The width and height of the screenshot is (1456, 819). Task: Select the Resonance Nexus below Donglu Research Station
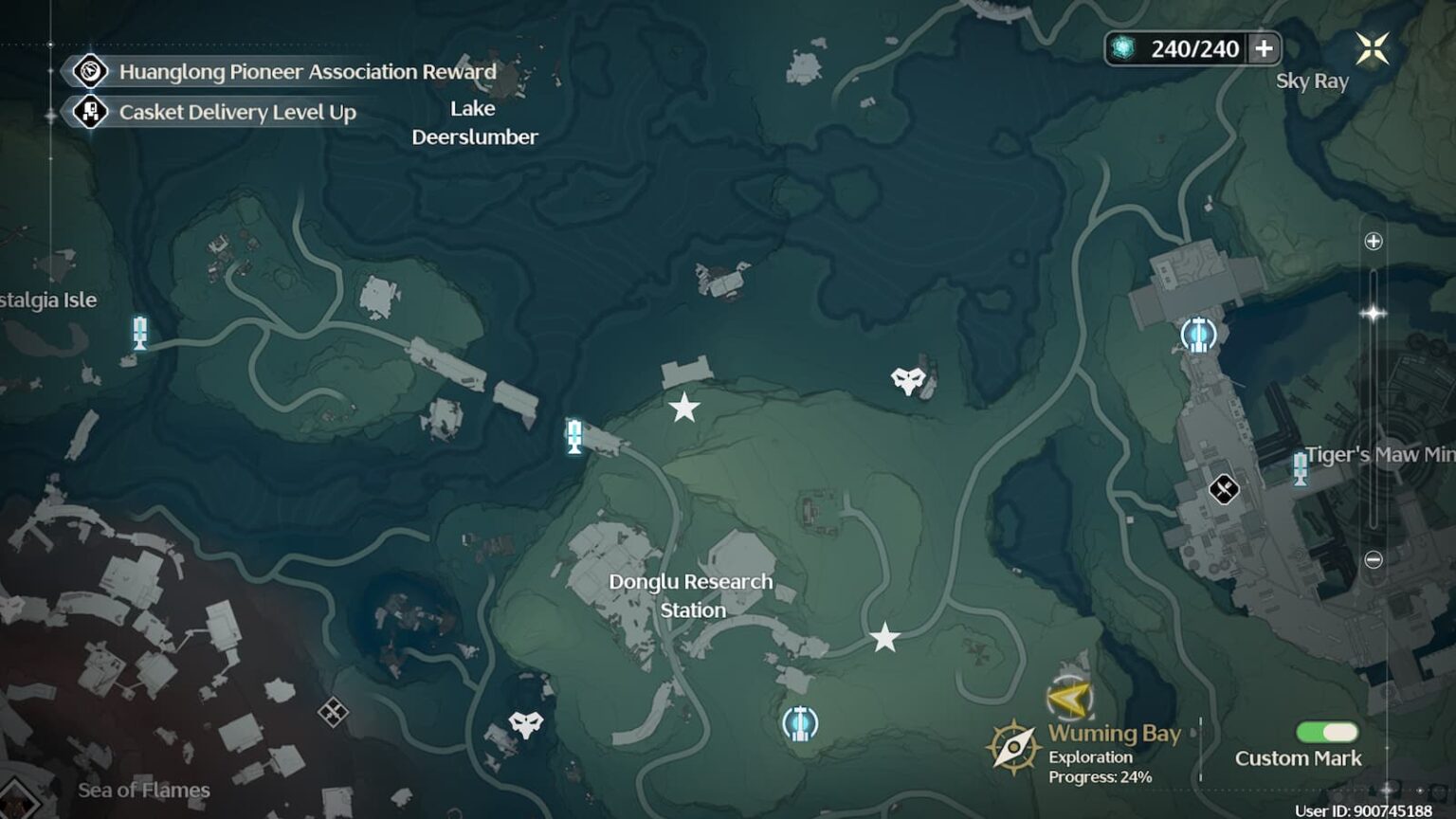(x=799, y=724)
